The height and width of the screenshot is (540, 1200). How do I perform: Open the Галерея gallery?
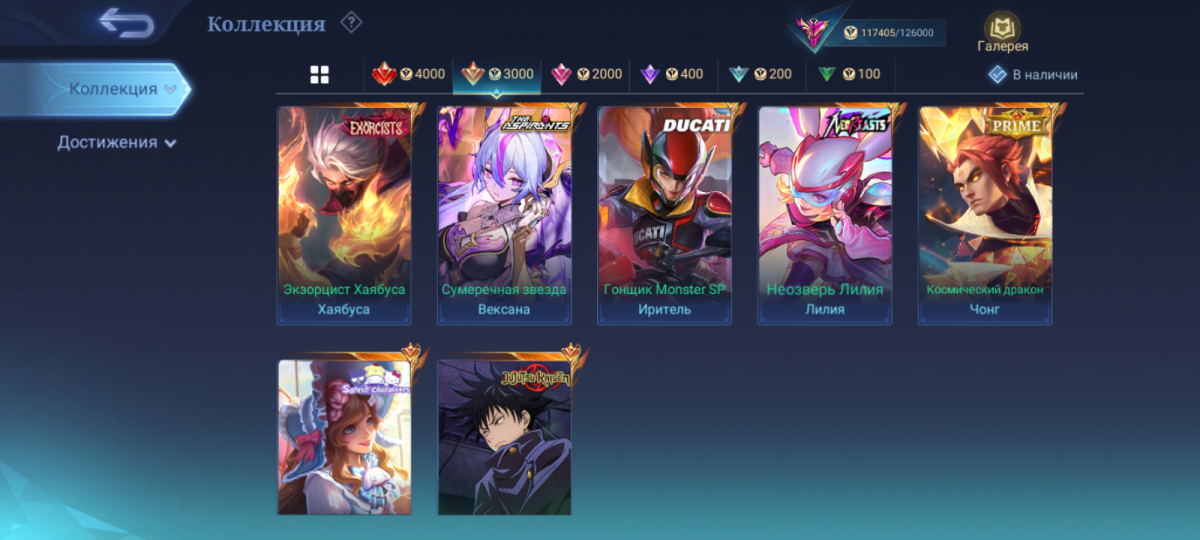[x=1002, y=32]
